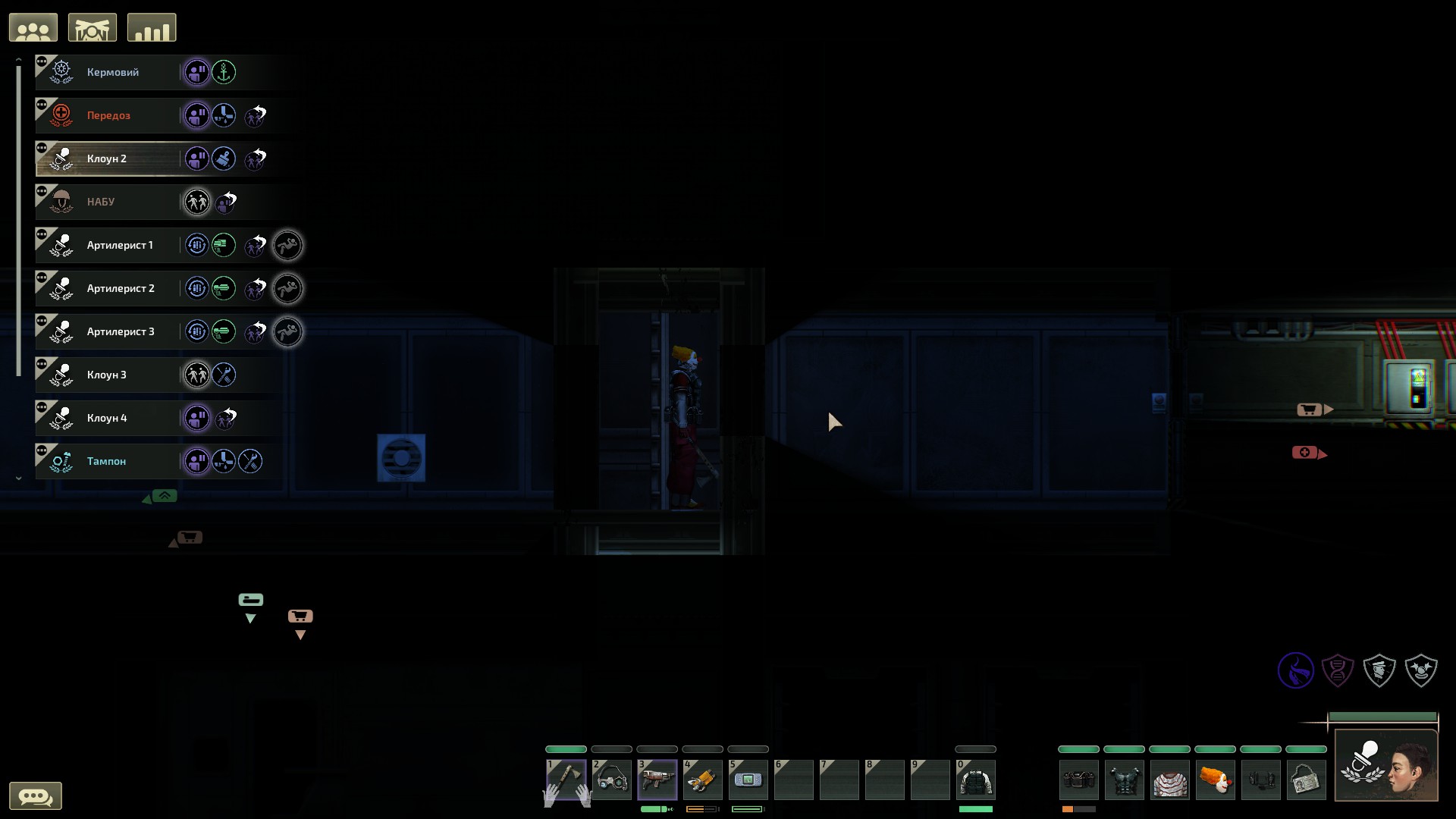Click the chat bubble icon in bottom-left corner
Viewport: 1456px width, 819px height.
click(x=37, y=795)
